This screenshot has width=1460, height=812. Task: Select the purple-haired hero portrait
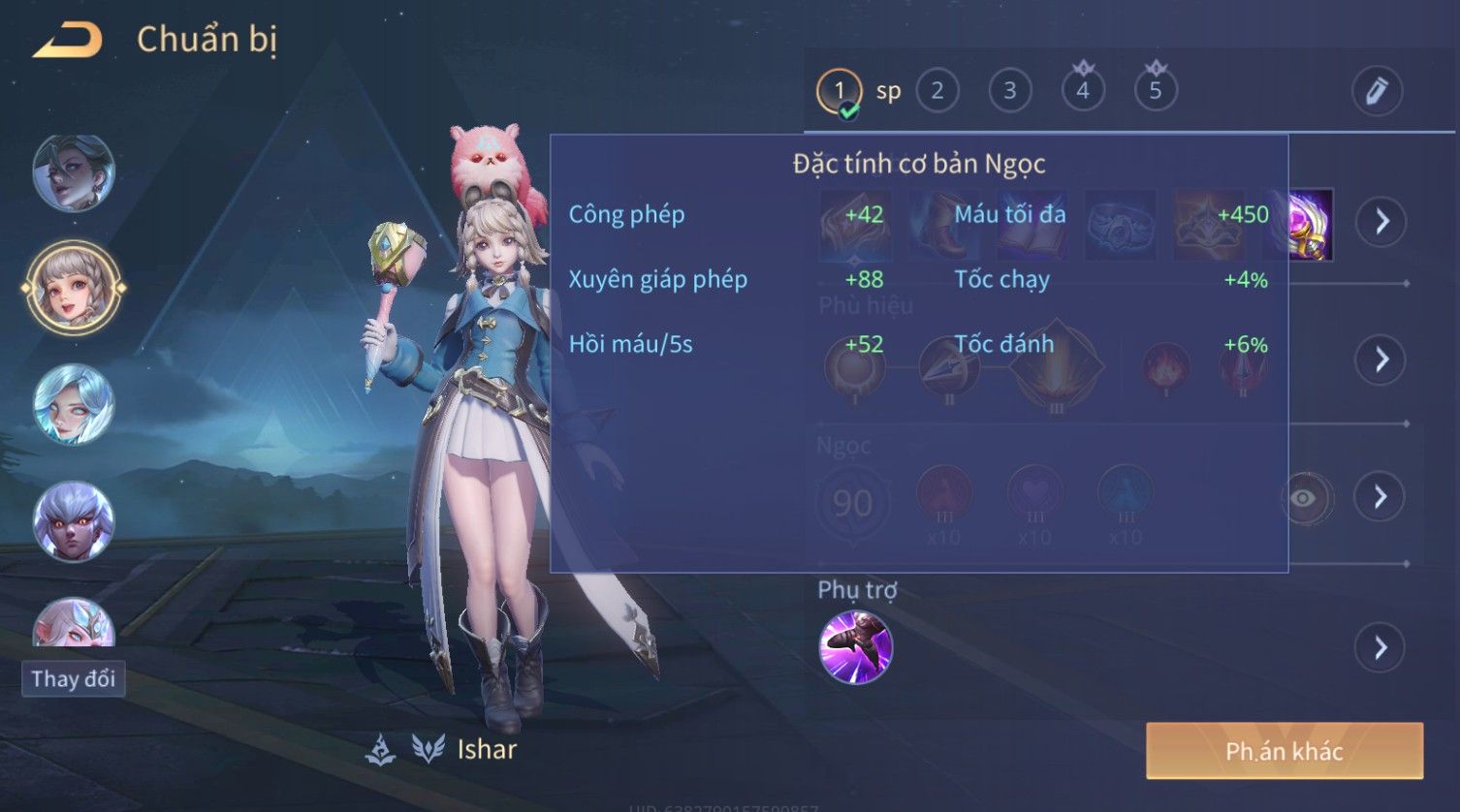click(x=74, y=522)
